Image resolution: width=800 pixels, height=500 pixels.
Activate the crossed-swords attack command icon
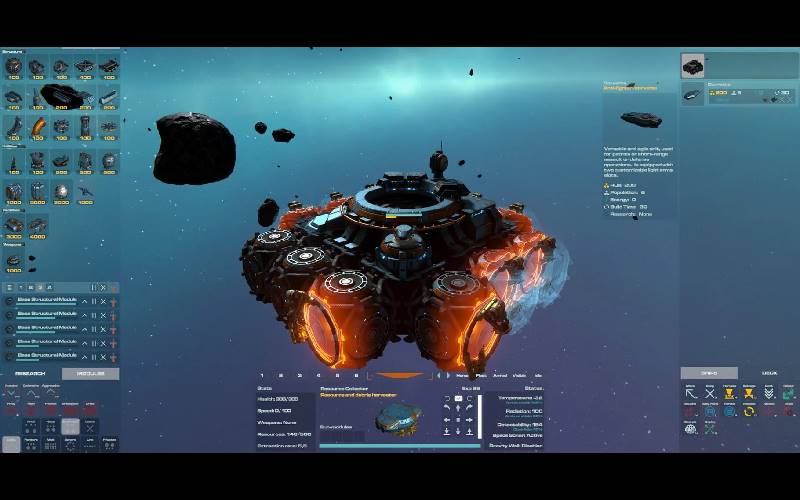coord(710,394)
